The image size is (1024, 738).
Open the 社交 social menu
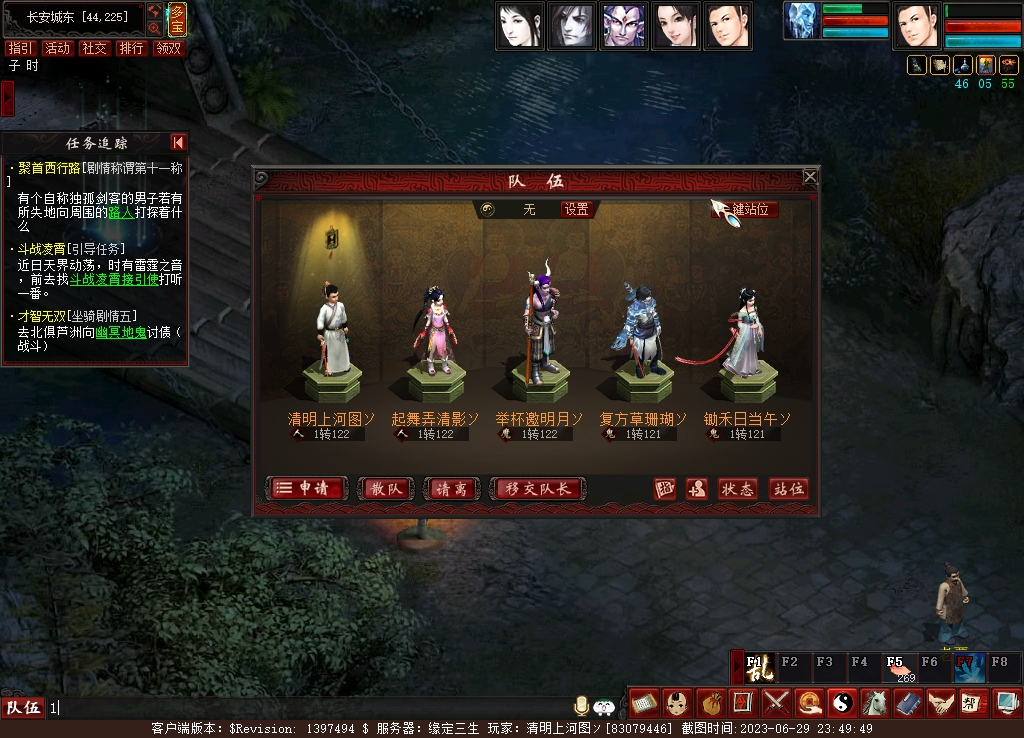(94, 48)
